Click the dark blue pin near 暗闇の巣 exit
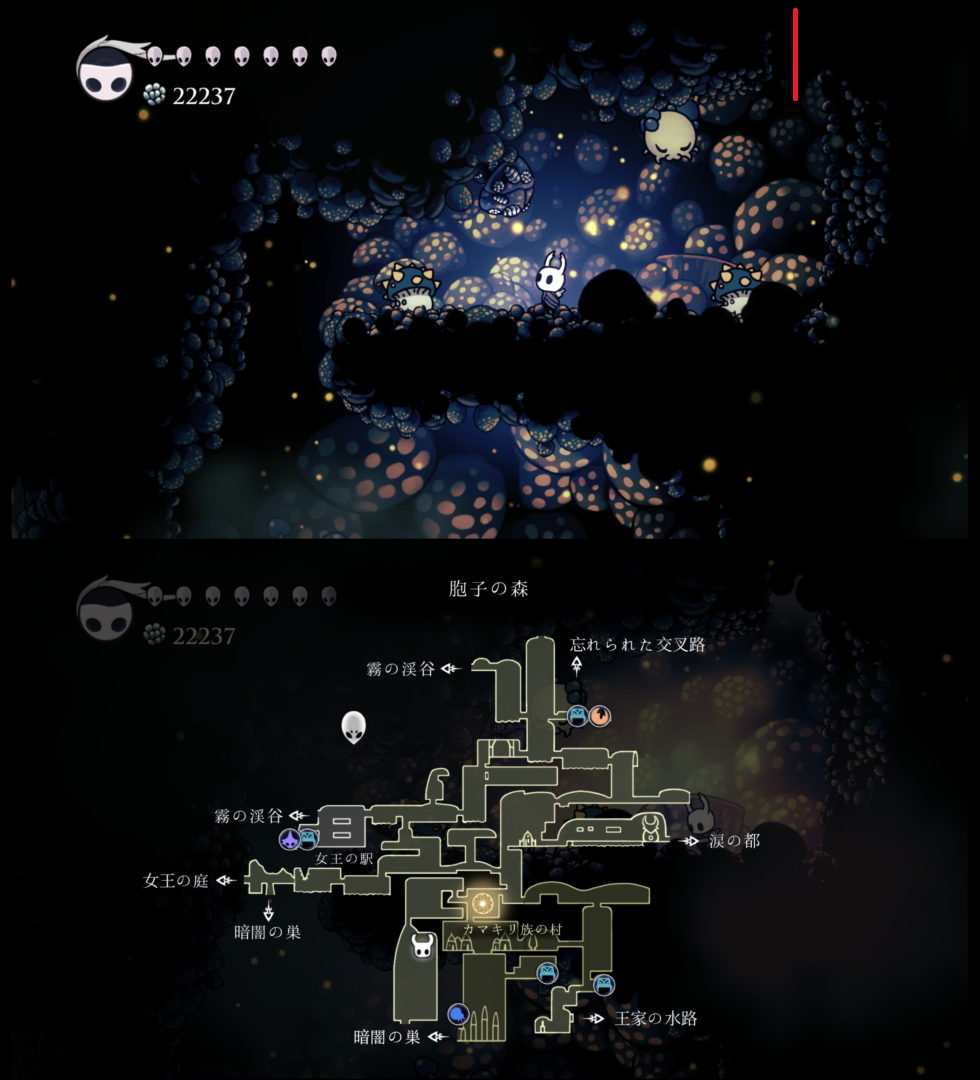The width and height of the screenshot is (980, 1080). pos(458,1014)
